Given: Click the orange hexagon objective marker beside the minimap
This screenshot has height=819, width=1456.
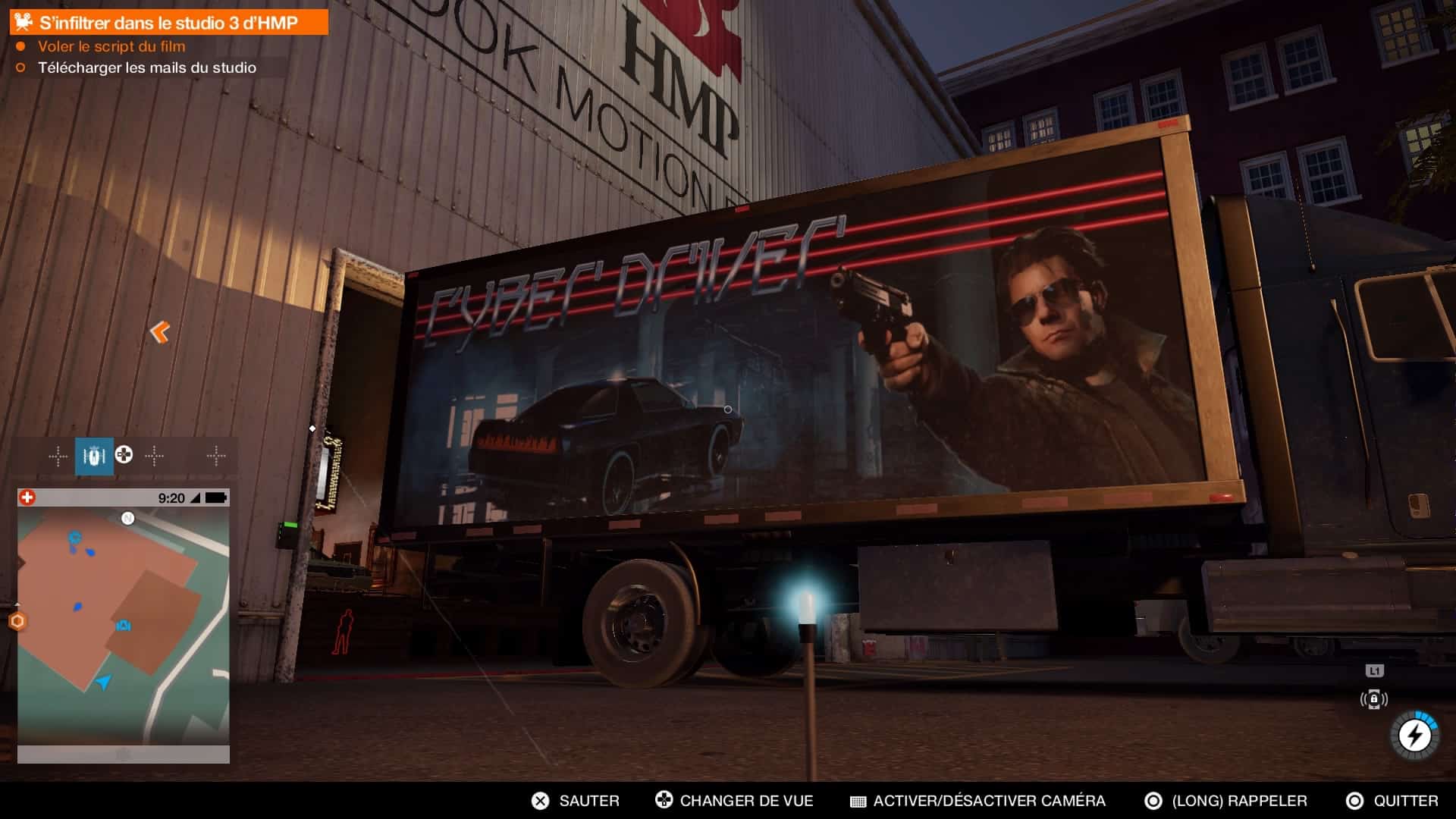Looking at the screenshot, I should pyautogui.click(x=17, y=622).
